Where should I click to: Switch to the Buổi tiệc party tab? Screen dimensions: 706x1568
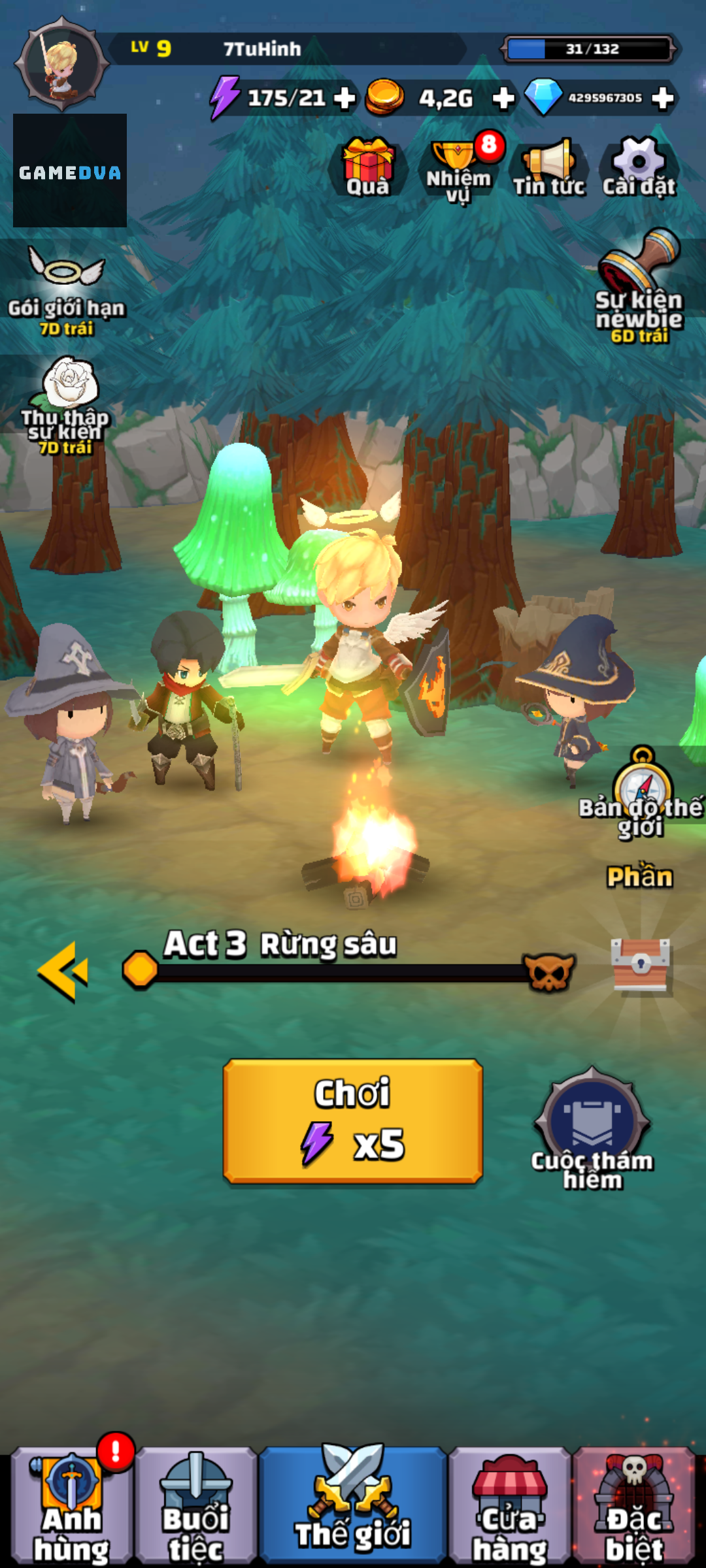click(195, 1506)
